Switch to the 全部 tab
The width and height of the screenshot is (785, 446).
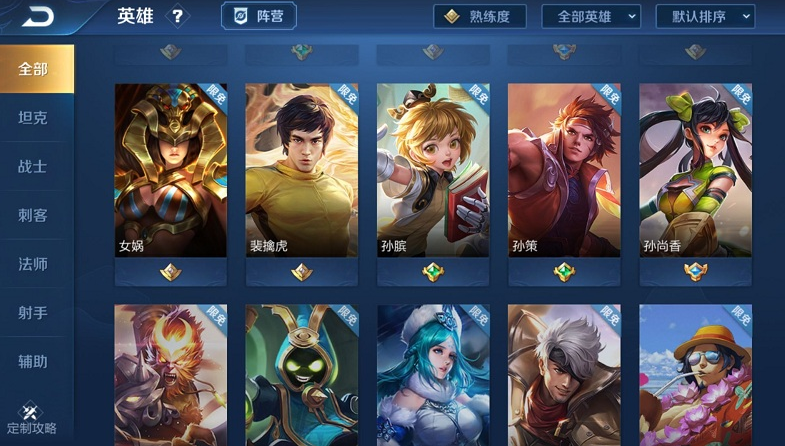[34, 69]
